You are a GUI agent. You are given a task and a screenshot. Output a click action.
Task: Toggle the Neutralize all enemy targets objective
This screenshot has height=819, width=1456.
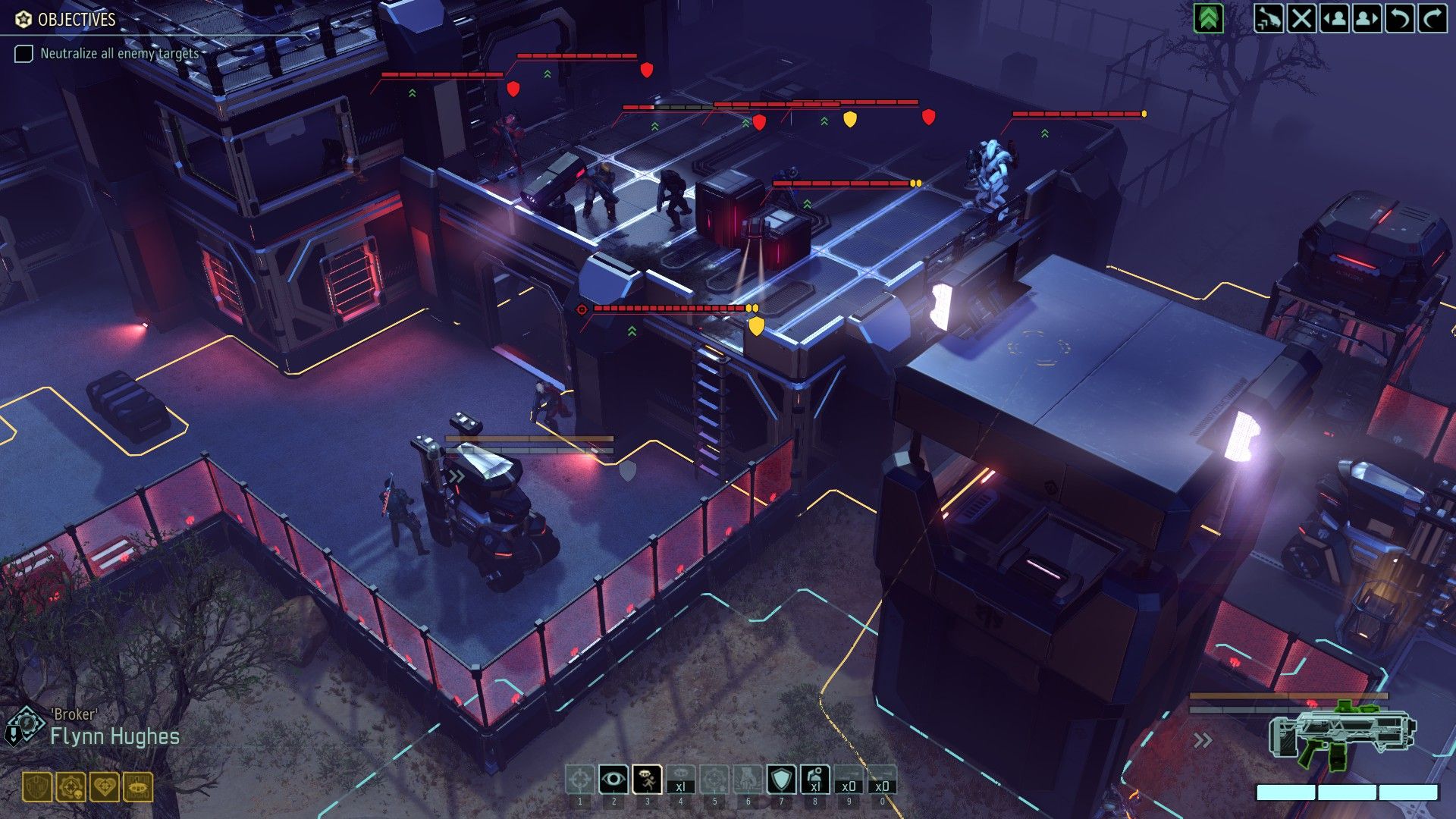24,54
